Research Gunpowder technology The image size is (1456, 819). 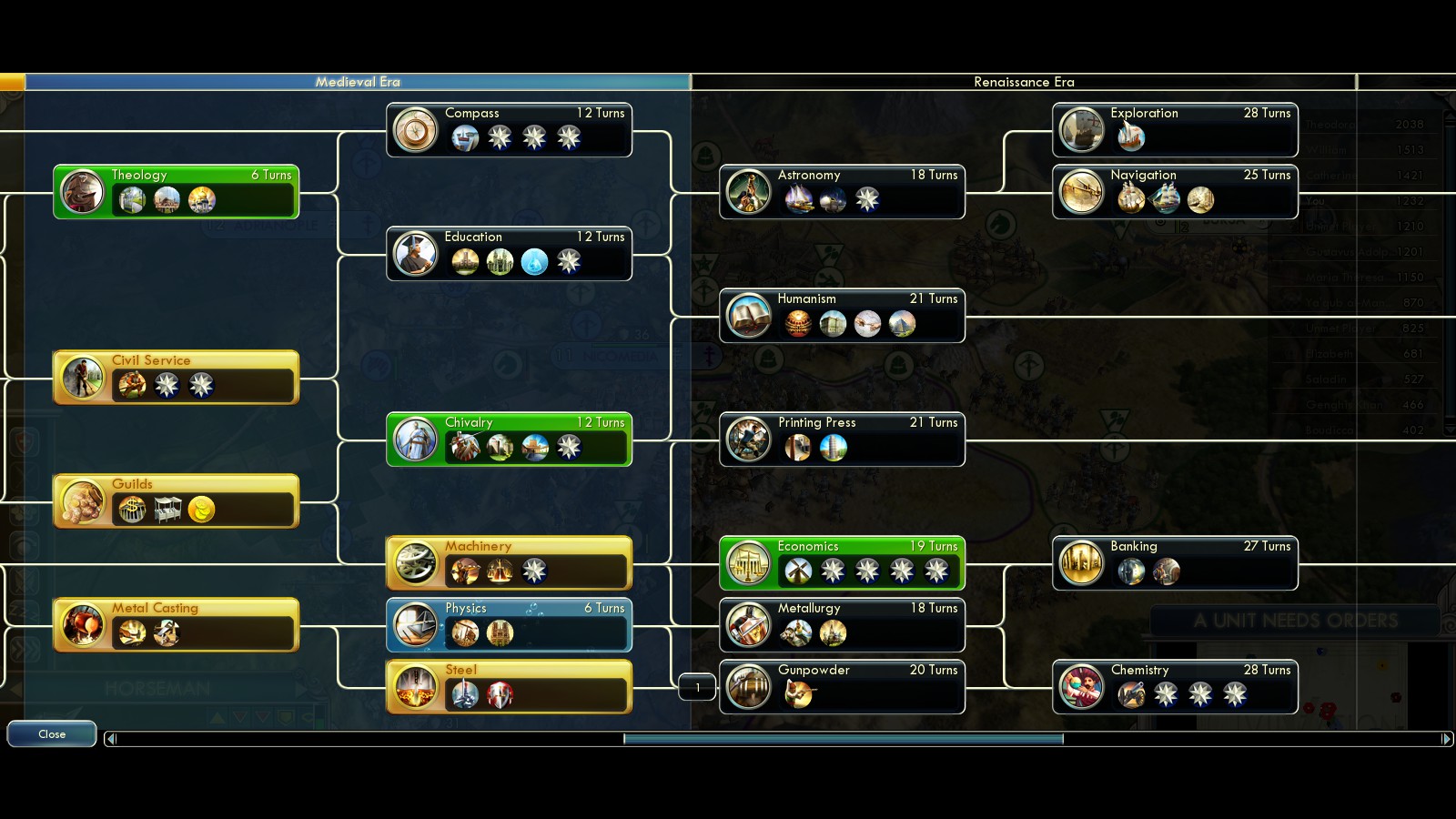point(842,687)
